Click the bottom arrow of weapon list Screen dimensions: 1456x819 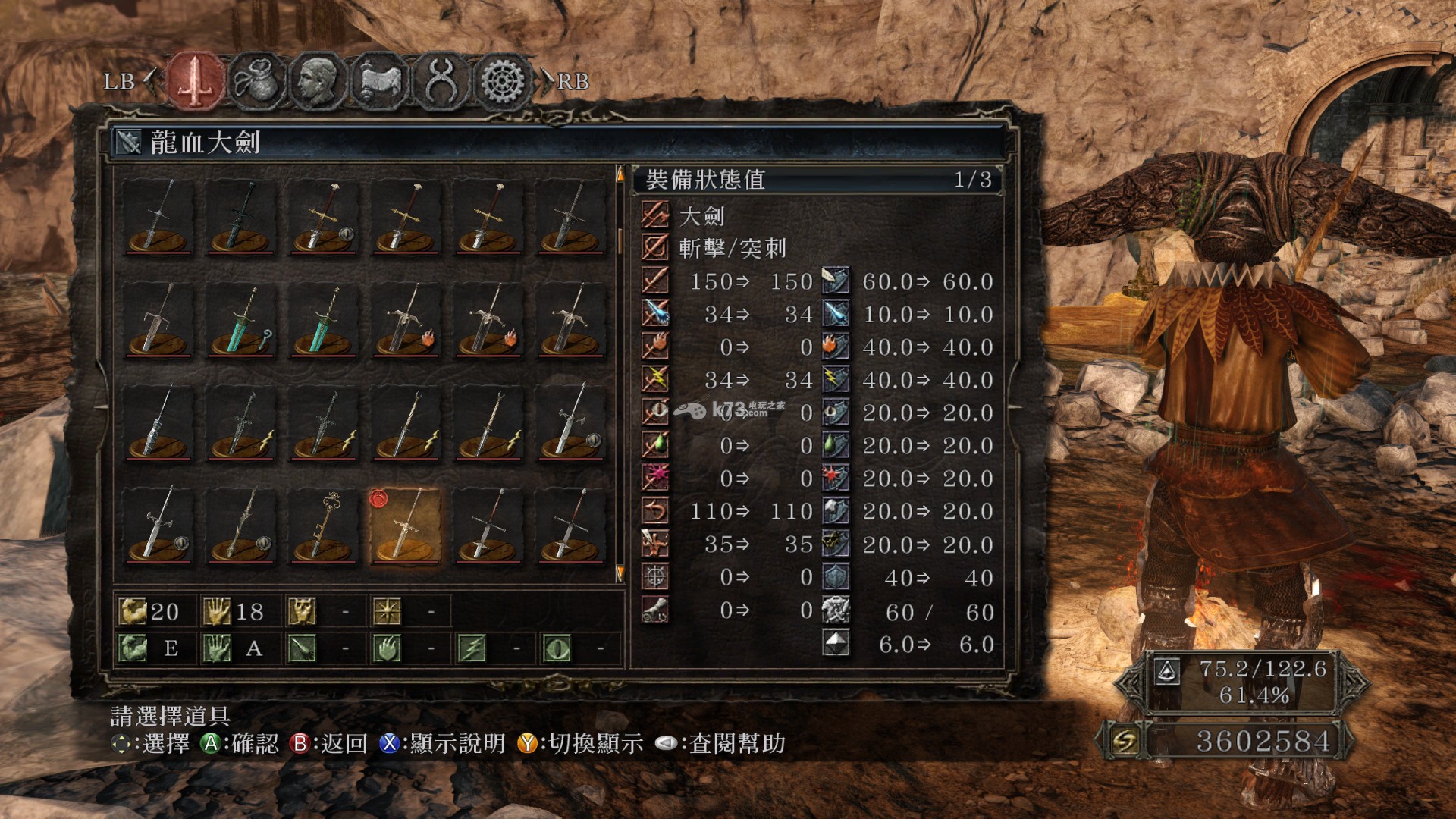coord(620,573)
